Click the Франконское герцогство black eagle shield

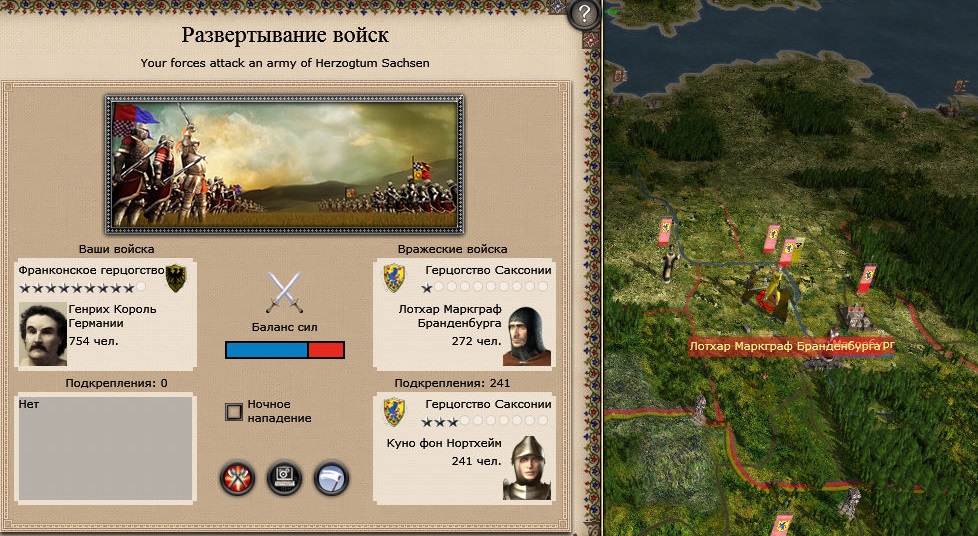pyautogui.click(x=177, y=277)
